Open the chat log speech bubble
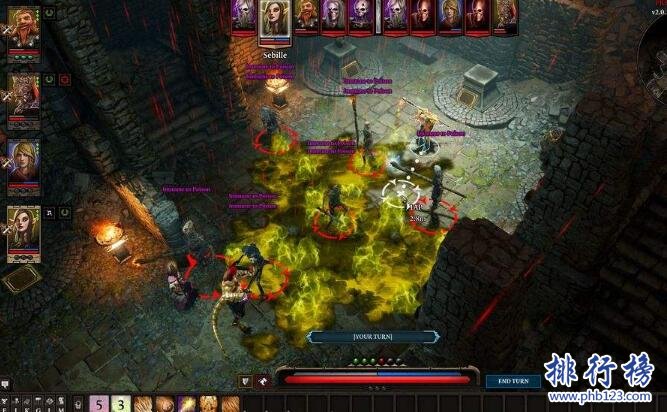Viewport: 667px width, 412px height. click(x=6, y=385)
